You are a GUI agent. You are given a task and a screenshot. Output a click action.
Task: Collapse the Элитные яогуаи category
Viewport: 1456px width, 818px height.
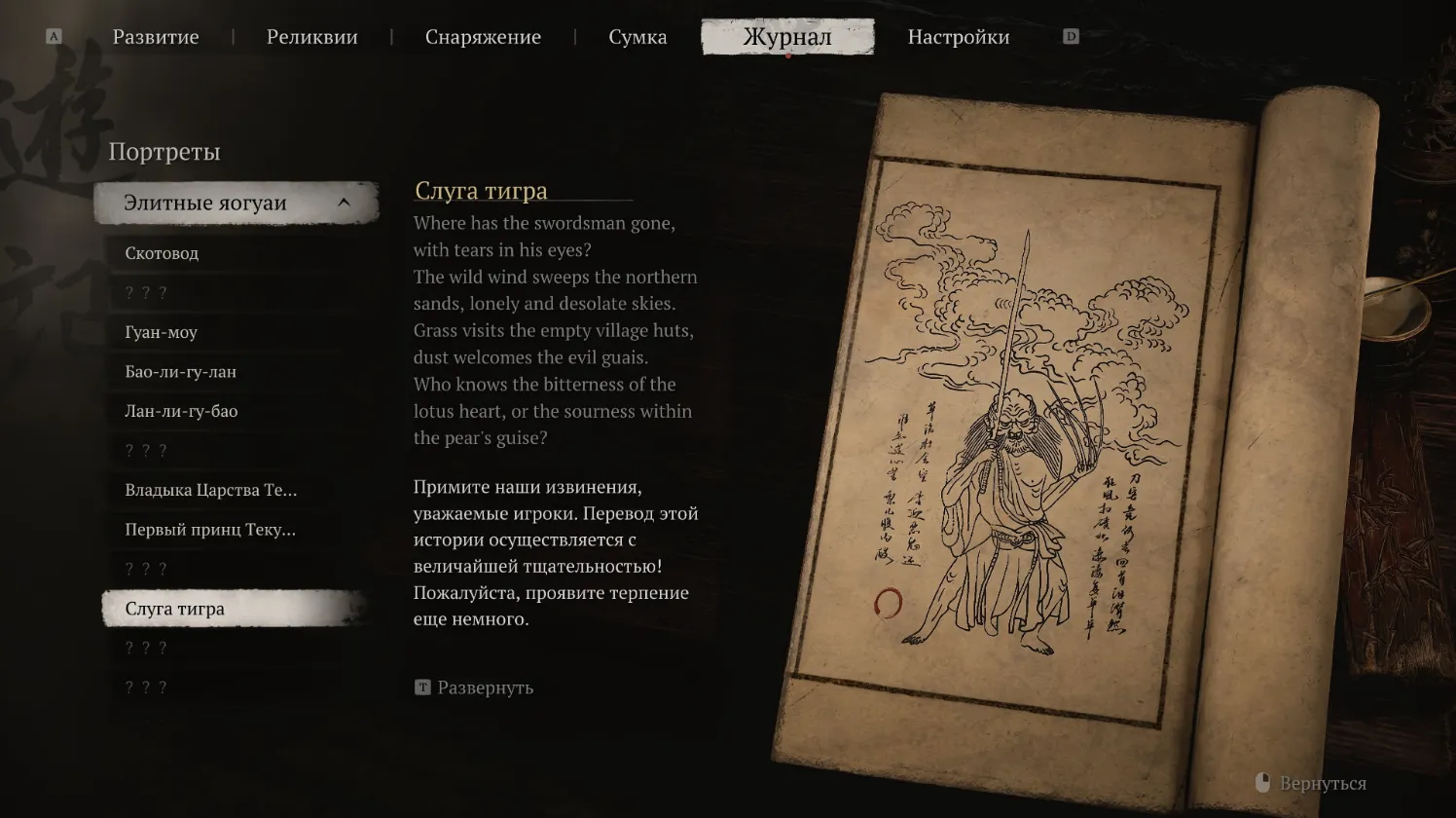click(x=343, y=204)
